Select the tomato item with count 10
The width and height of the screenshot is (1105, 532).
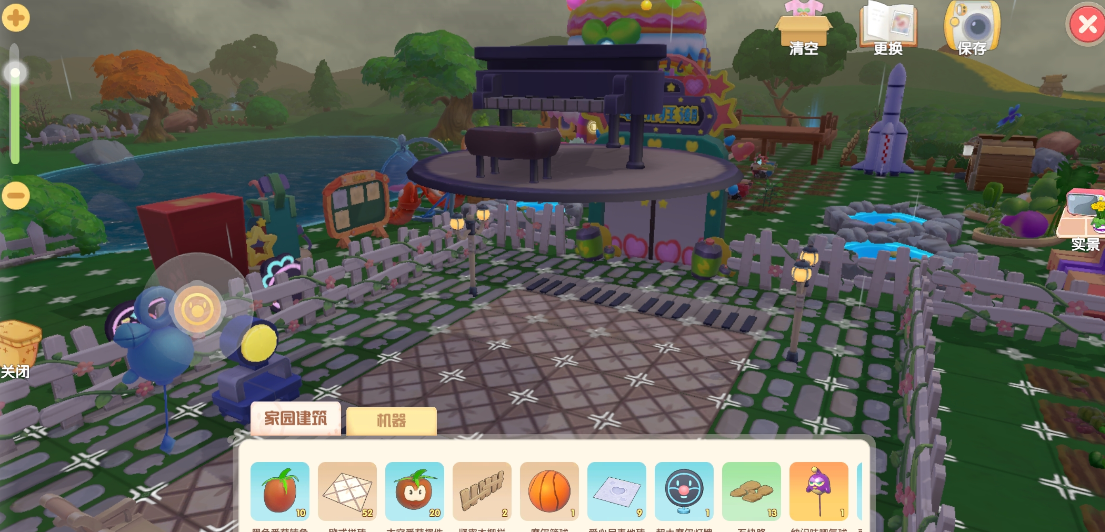click(279, 492)
